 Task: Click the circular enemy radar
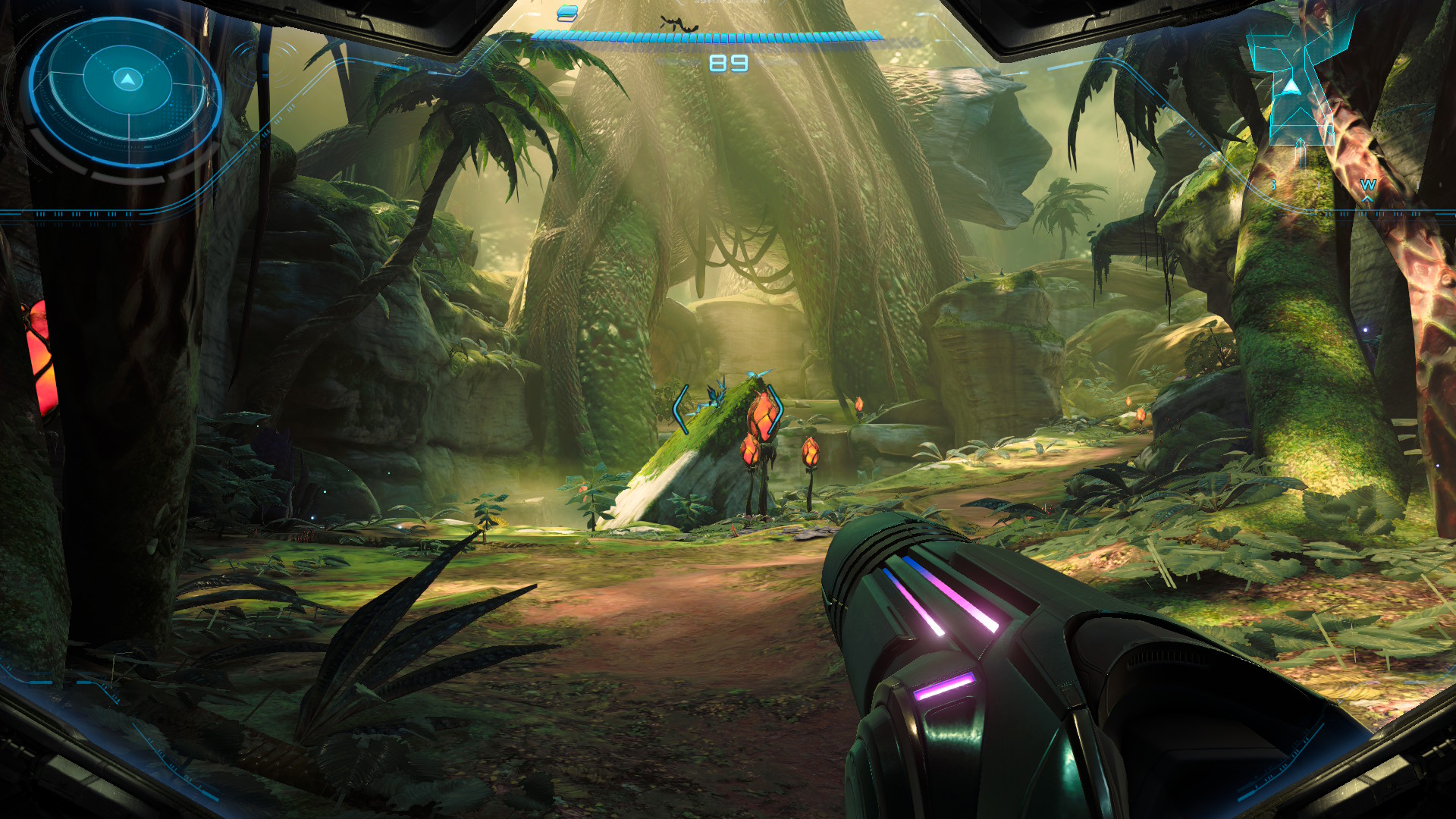pyautogui.click(x=126, y=89)
